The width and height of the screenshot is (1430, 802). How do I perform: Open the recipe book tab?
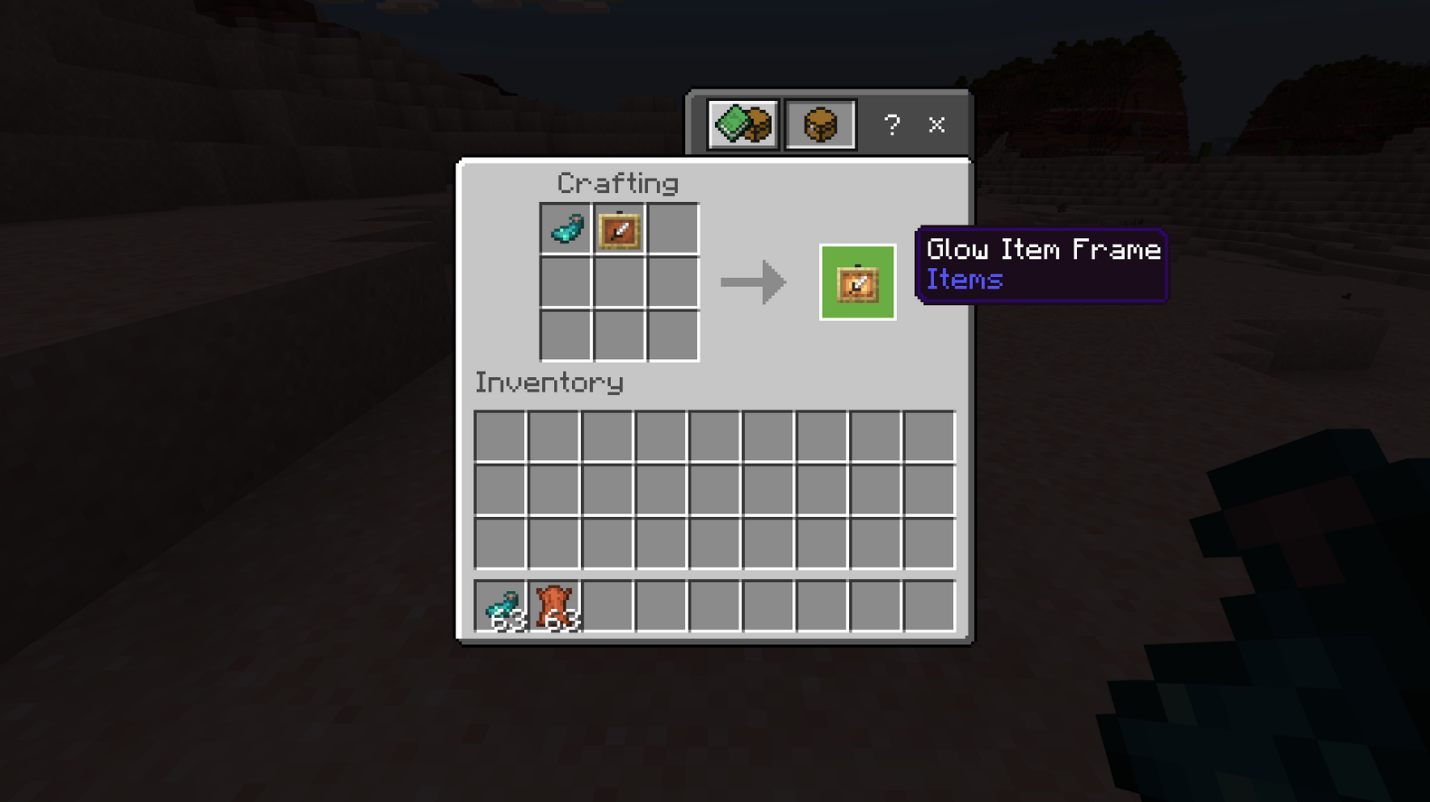pyautogui.click(x=743, y=124)
